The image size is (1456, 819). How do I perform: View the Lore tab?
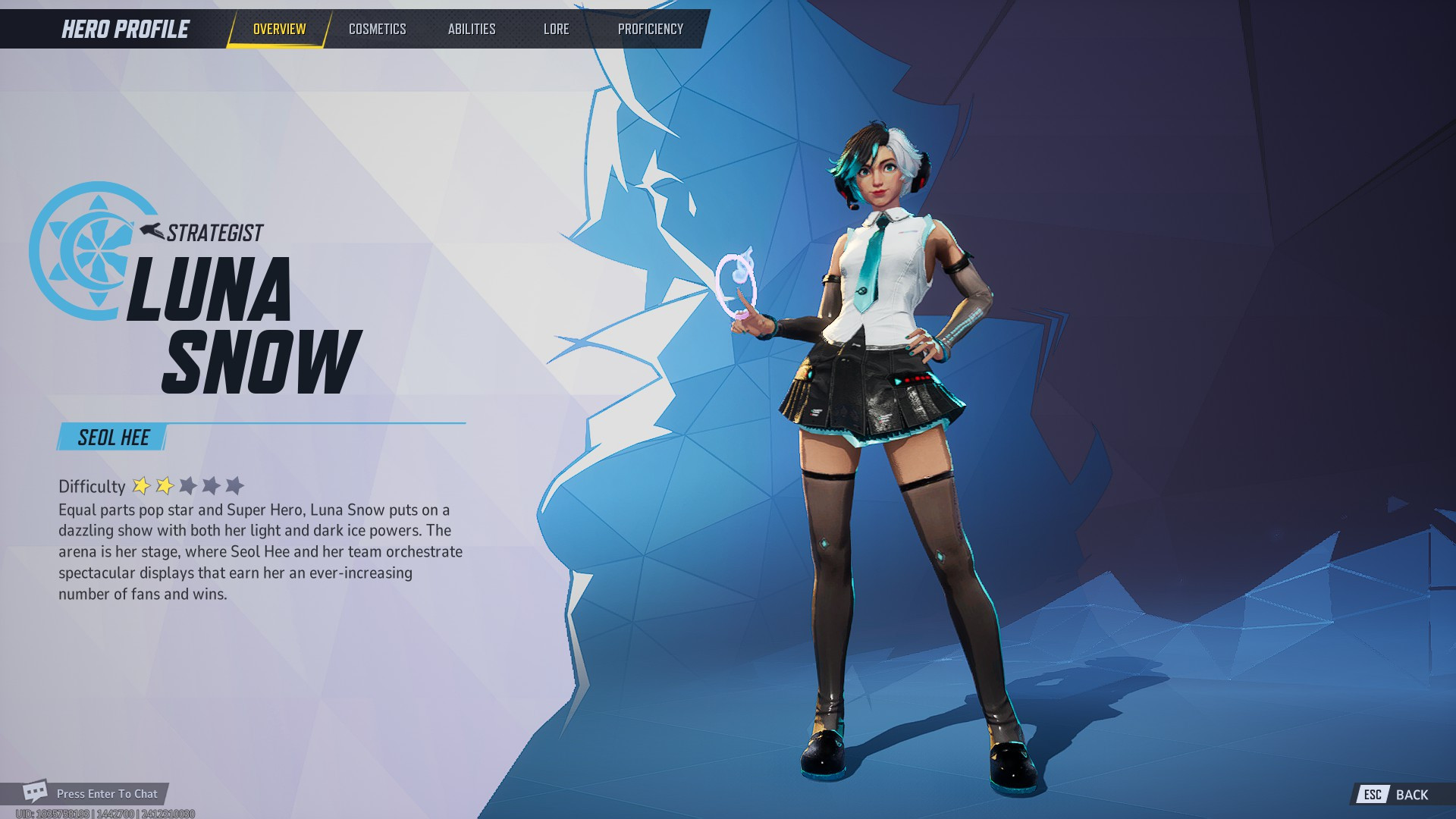556,29
